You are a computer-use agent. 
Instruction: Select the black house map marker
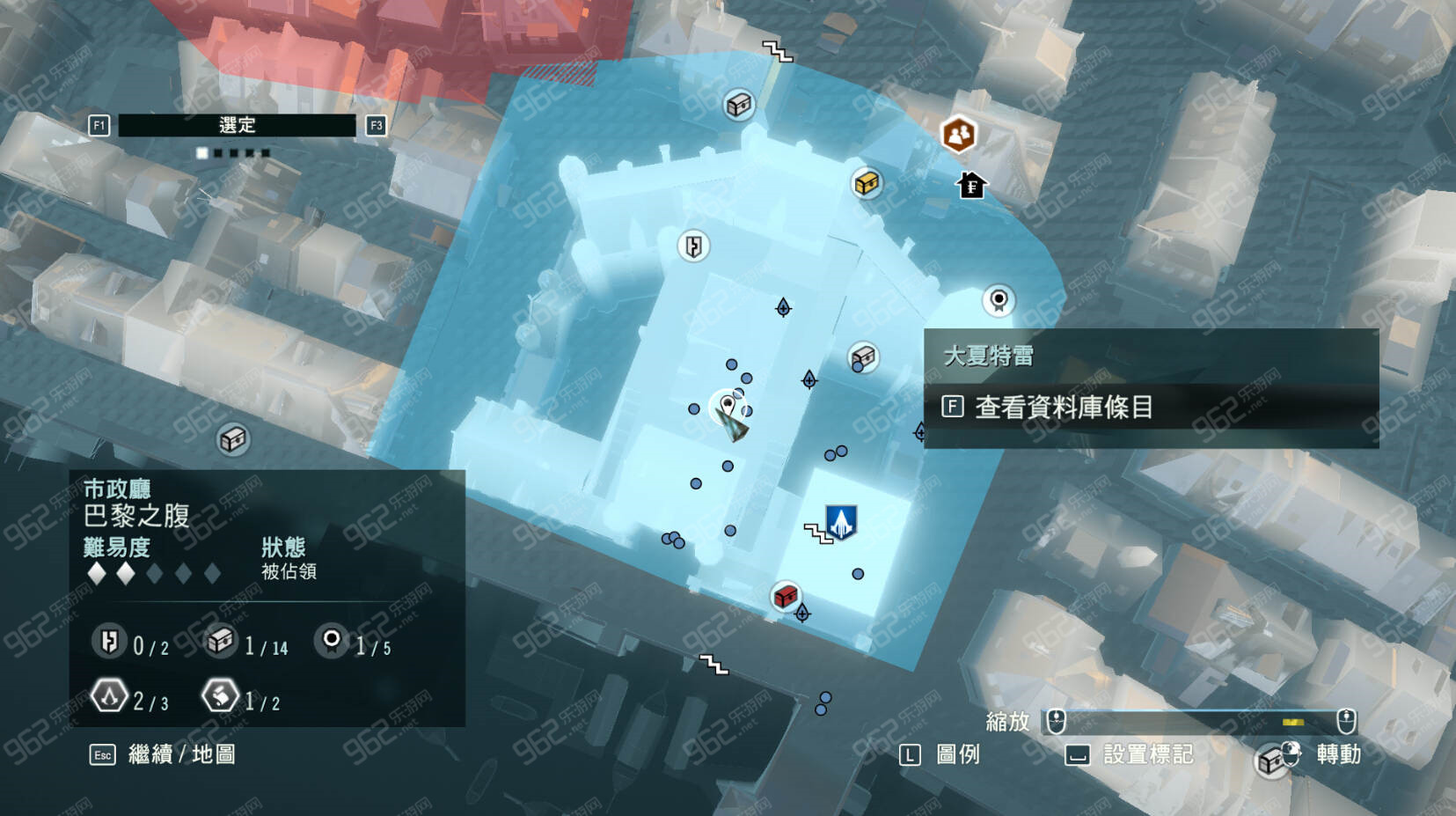[971, 186]
